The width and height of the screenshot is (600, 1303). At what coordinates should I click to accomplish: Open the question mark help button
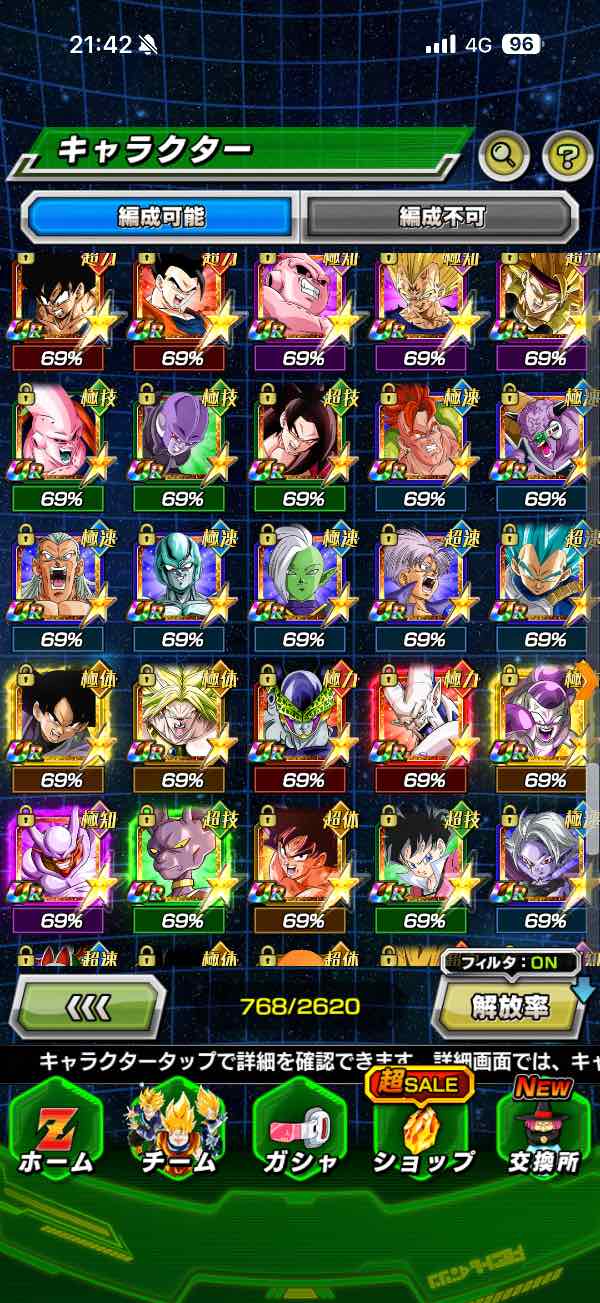568,155
